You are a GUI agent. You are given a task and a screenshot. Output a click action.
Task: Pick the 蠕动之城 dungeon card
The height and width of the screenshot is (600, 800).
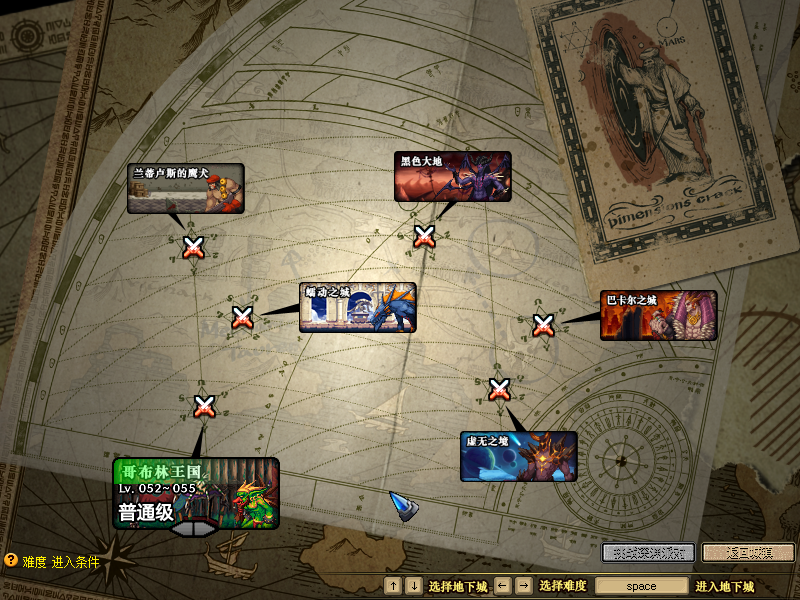click(x=357, y=307)
